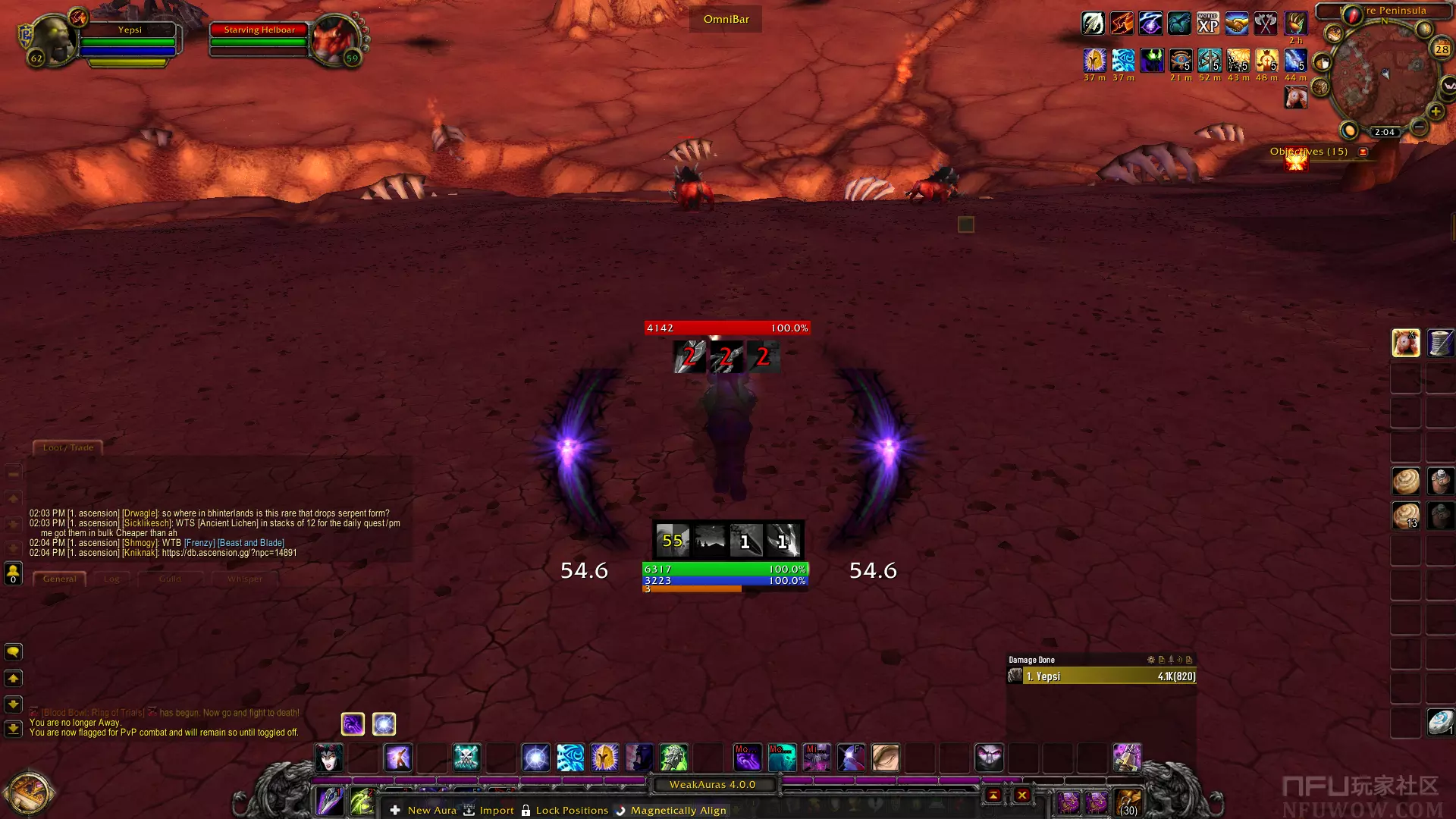Zoom out the minimap with minus button
The image size is (1456, 819).
(1419, 127)
